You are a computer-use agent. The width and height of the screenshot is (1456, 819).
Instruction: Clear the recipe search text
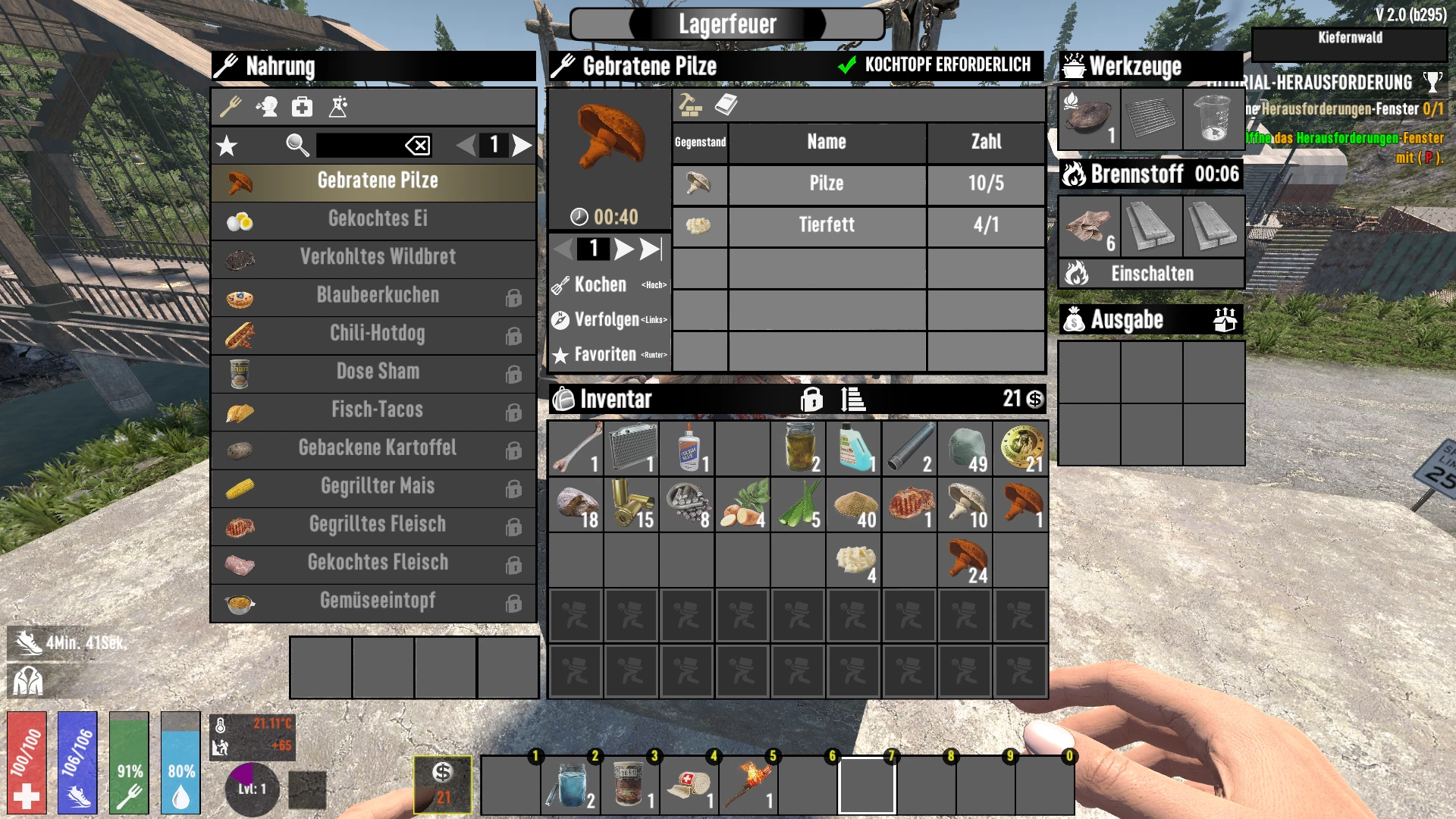point(418,145)
